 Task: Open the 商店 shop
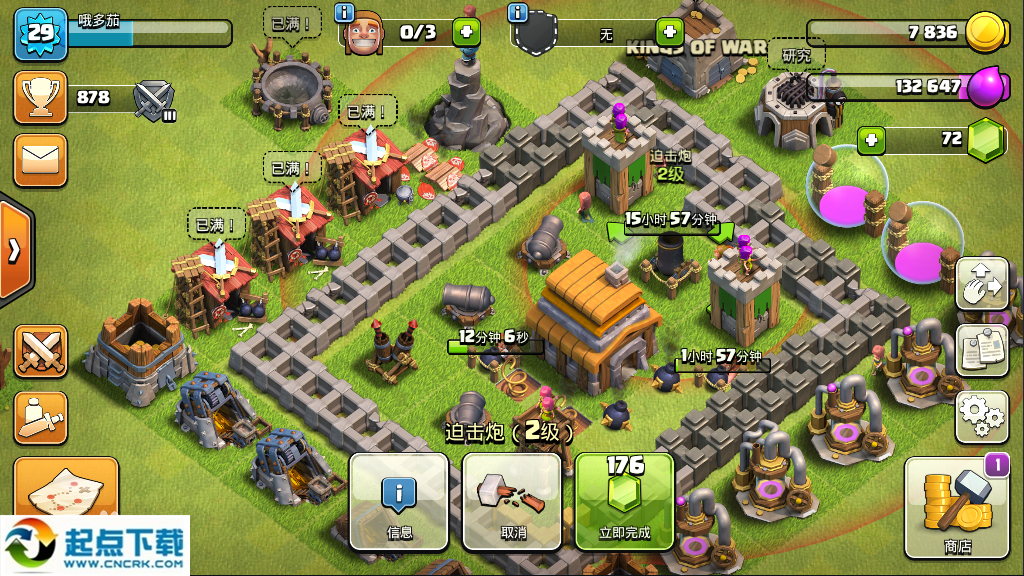957,508
